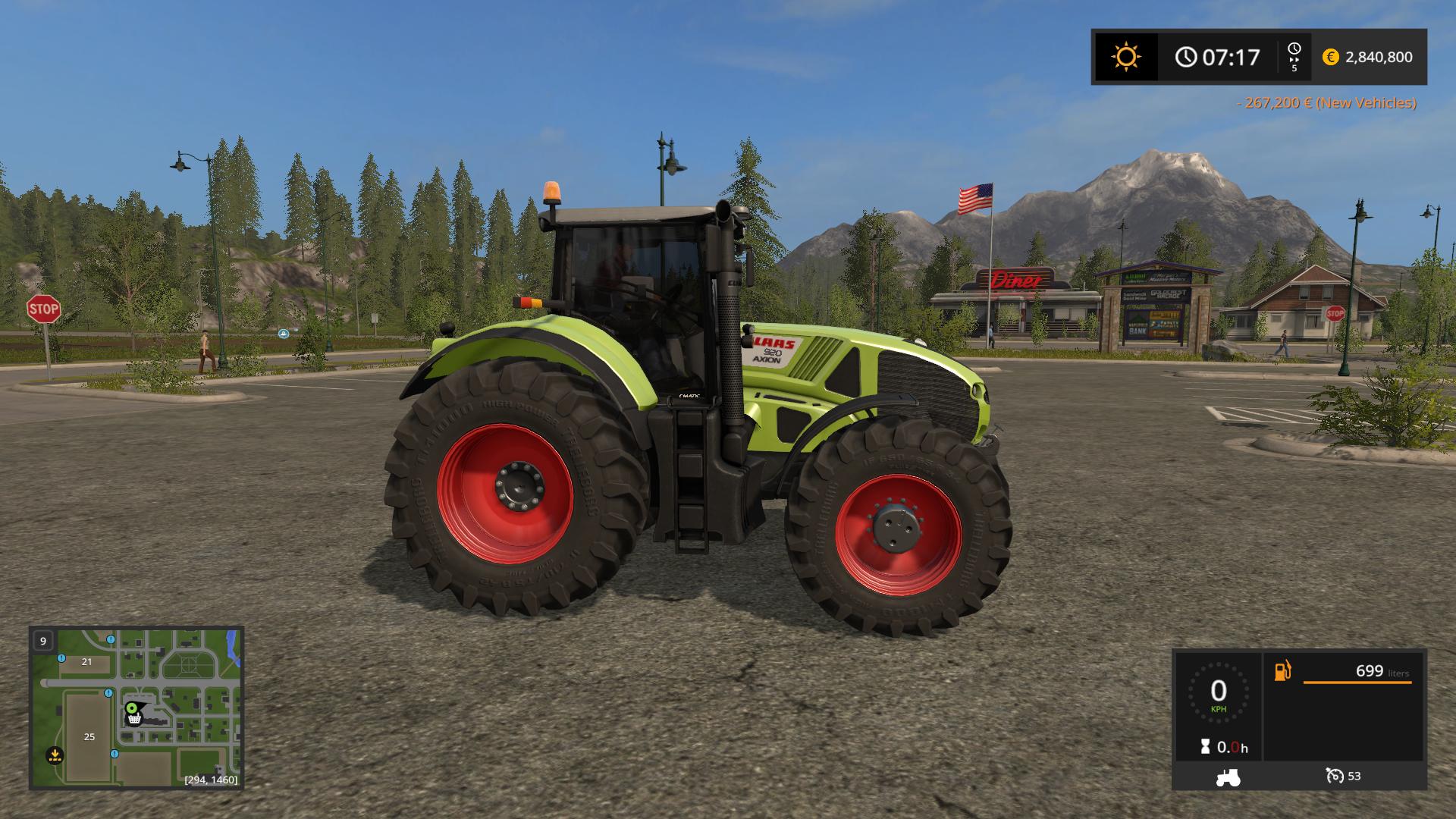Select the yellow unloading point minimap marker
1456x819 pixels.
click(55, 755)
